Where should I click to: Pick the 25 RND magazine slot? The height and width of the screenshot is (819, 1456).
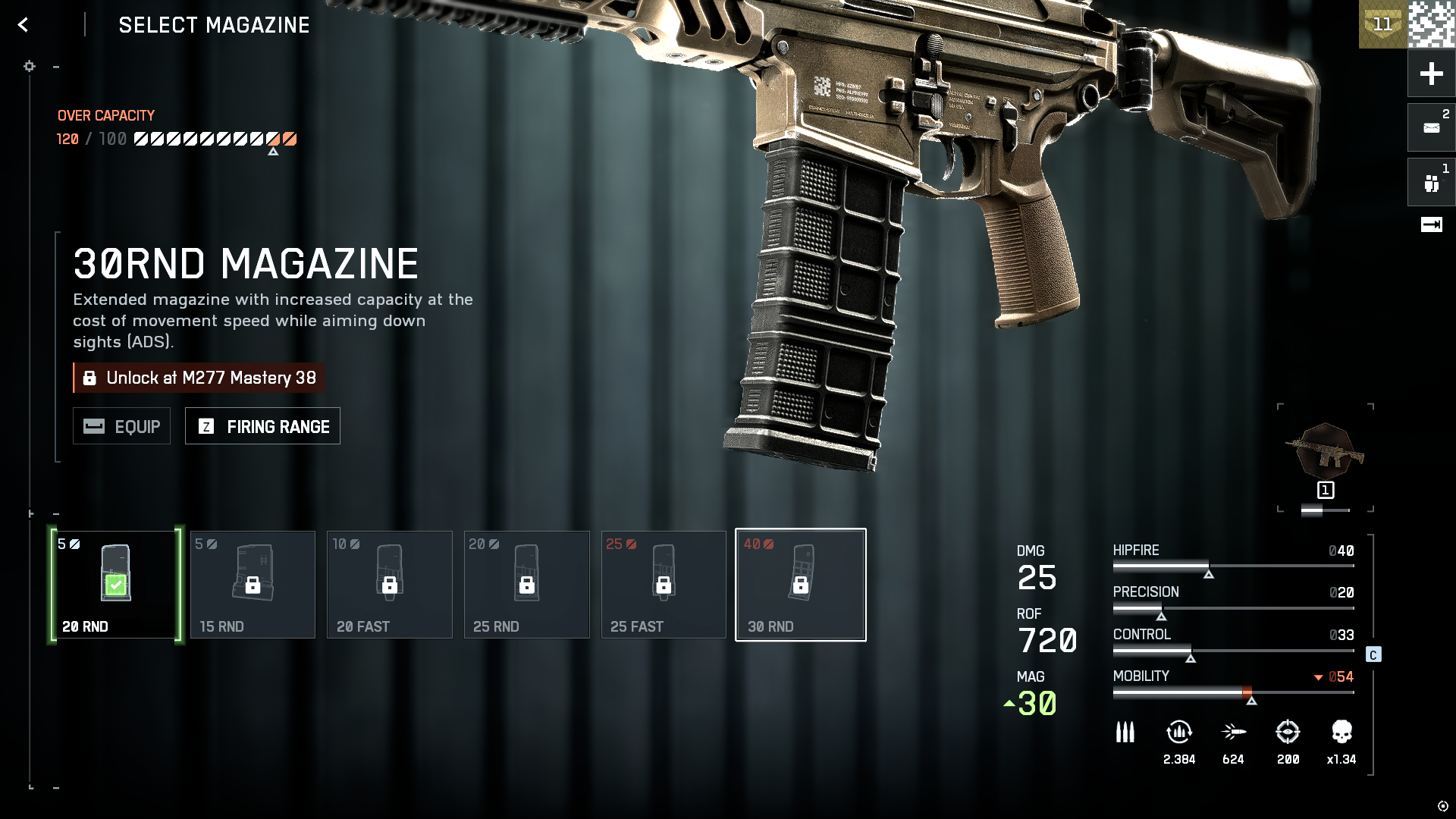[x=527, y=585]
